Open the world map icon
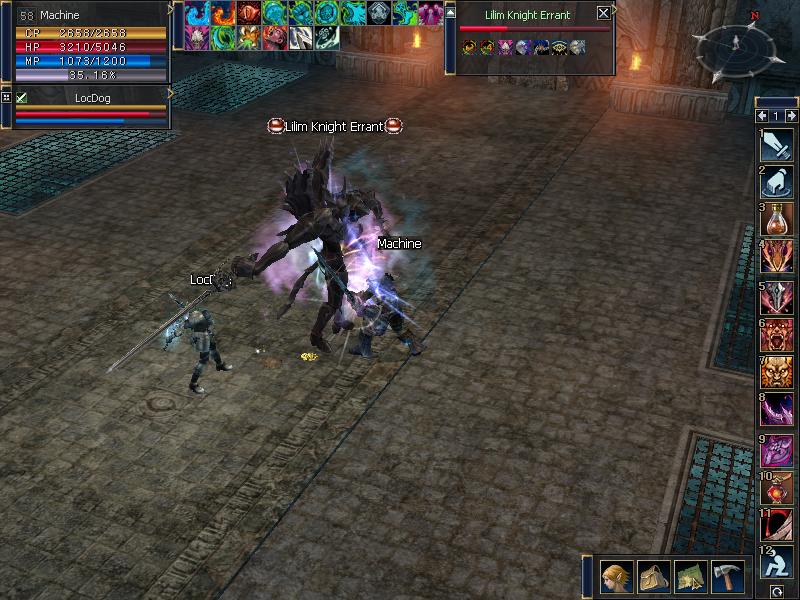Screen dimensions: 800x600 pos(690,577)
